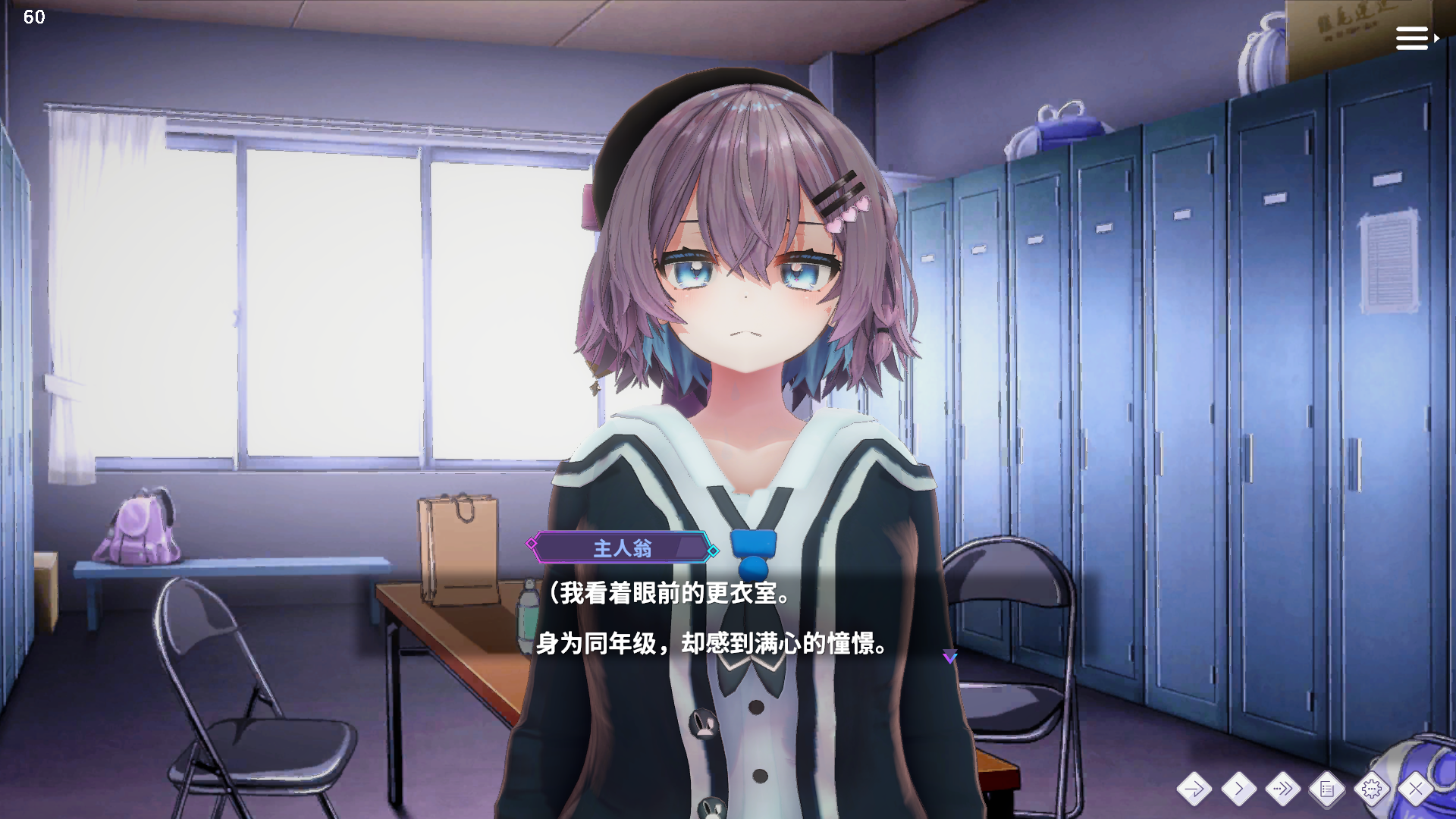Open the hamburger menu in the top corner
Viewport: 1456px width, 819px height.
[x=1415, y=38]
